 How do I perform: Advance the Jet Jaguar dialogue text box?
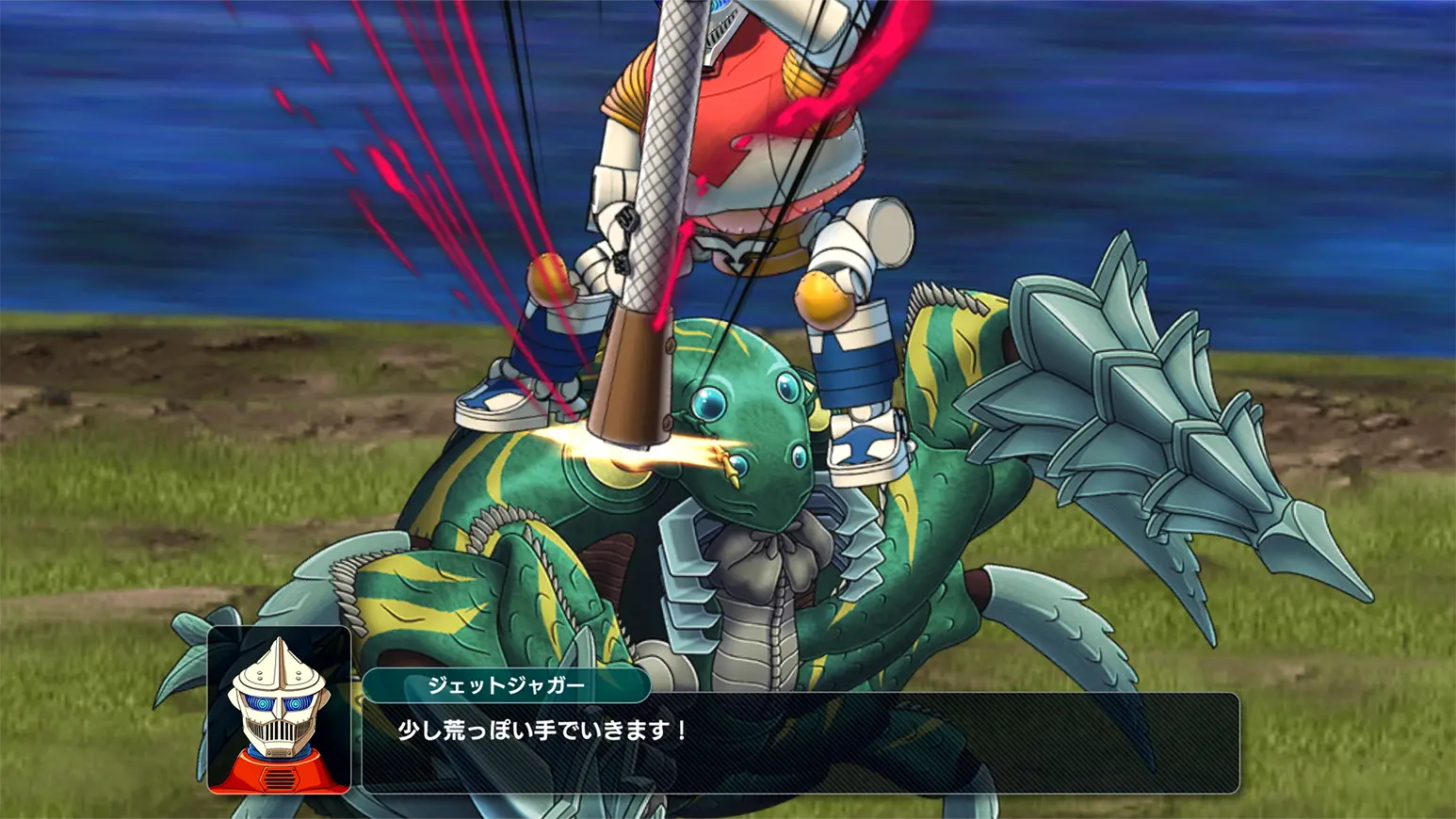pos(799,743)
